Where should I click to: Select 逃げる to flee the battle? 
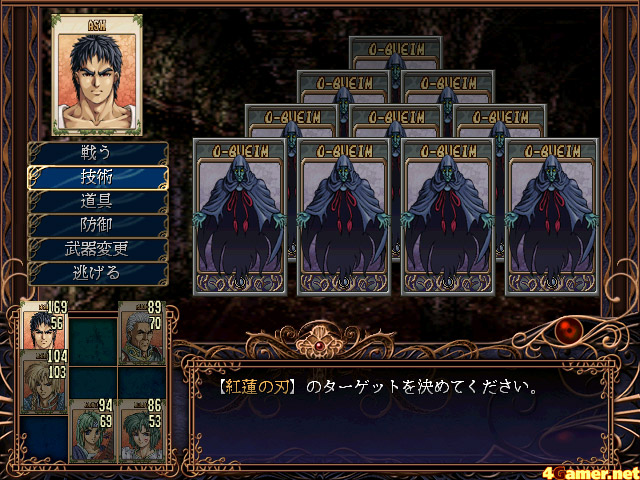97,271
